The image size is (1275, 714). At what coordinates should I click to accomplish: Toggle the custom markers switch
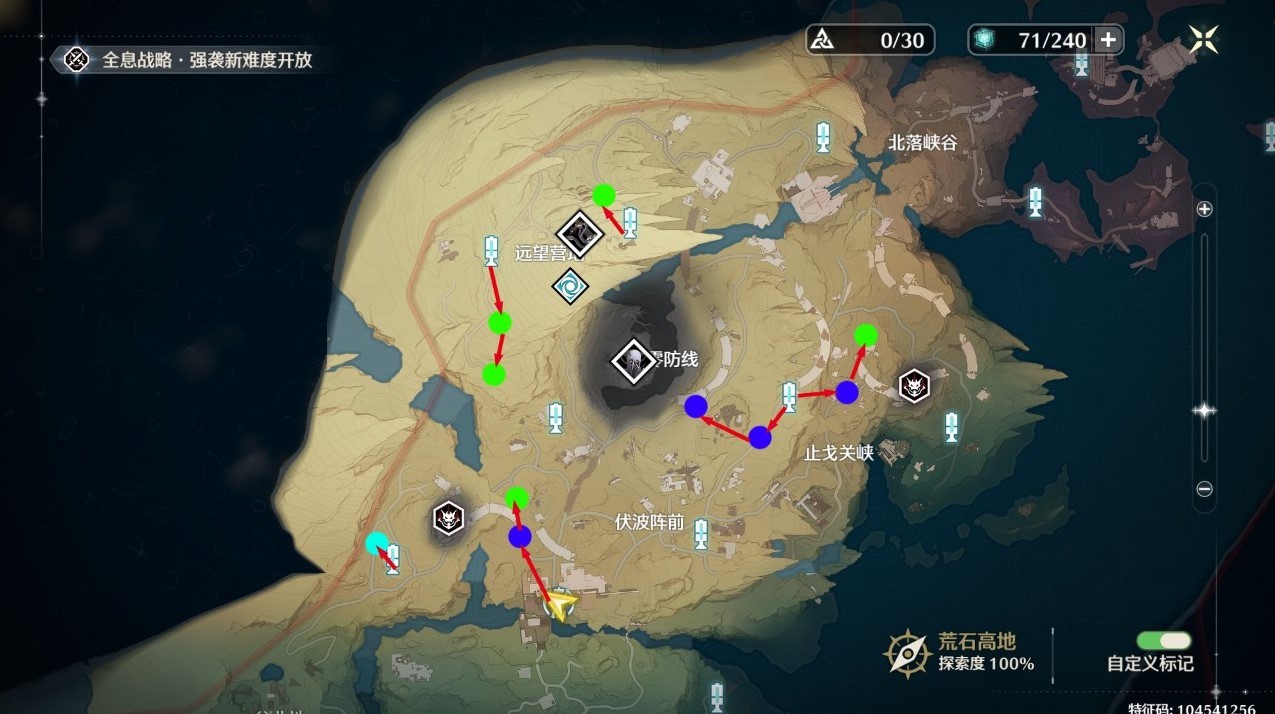click(1164, 641)
